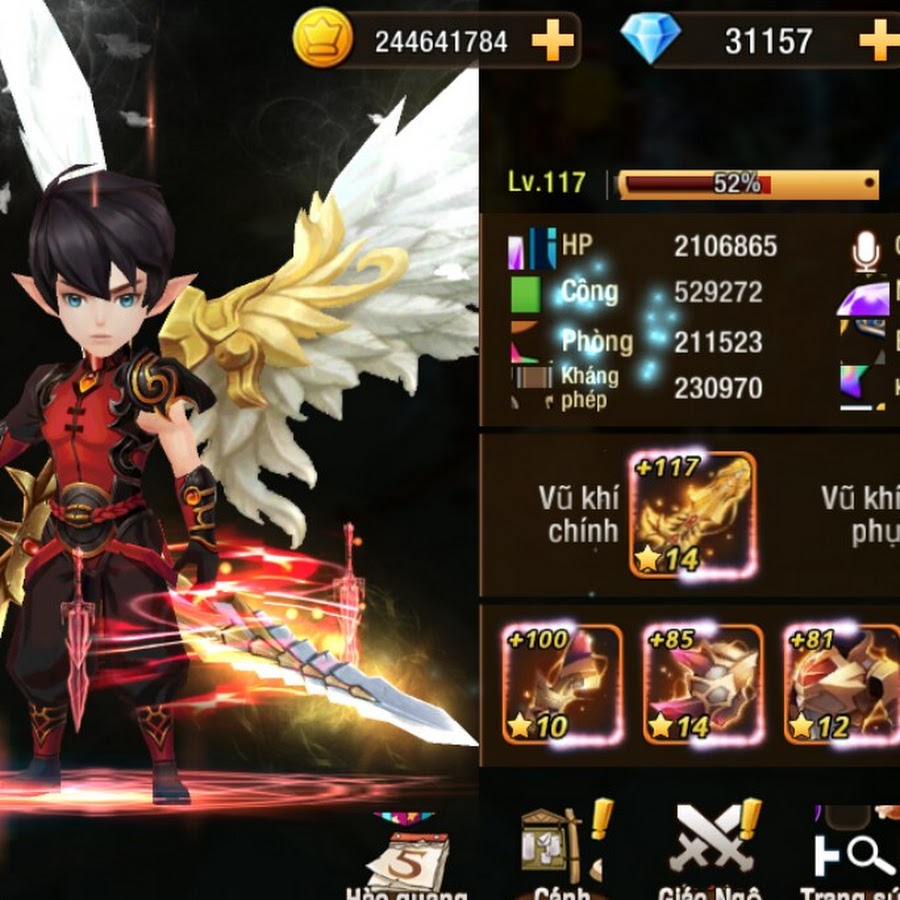Buy more diamonds with the plus button
The width and height of the screenshot is (900, 900).
[878, 41]
